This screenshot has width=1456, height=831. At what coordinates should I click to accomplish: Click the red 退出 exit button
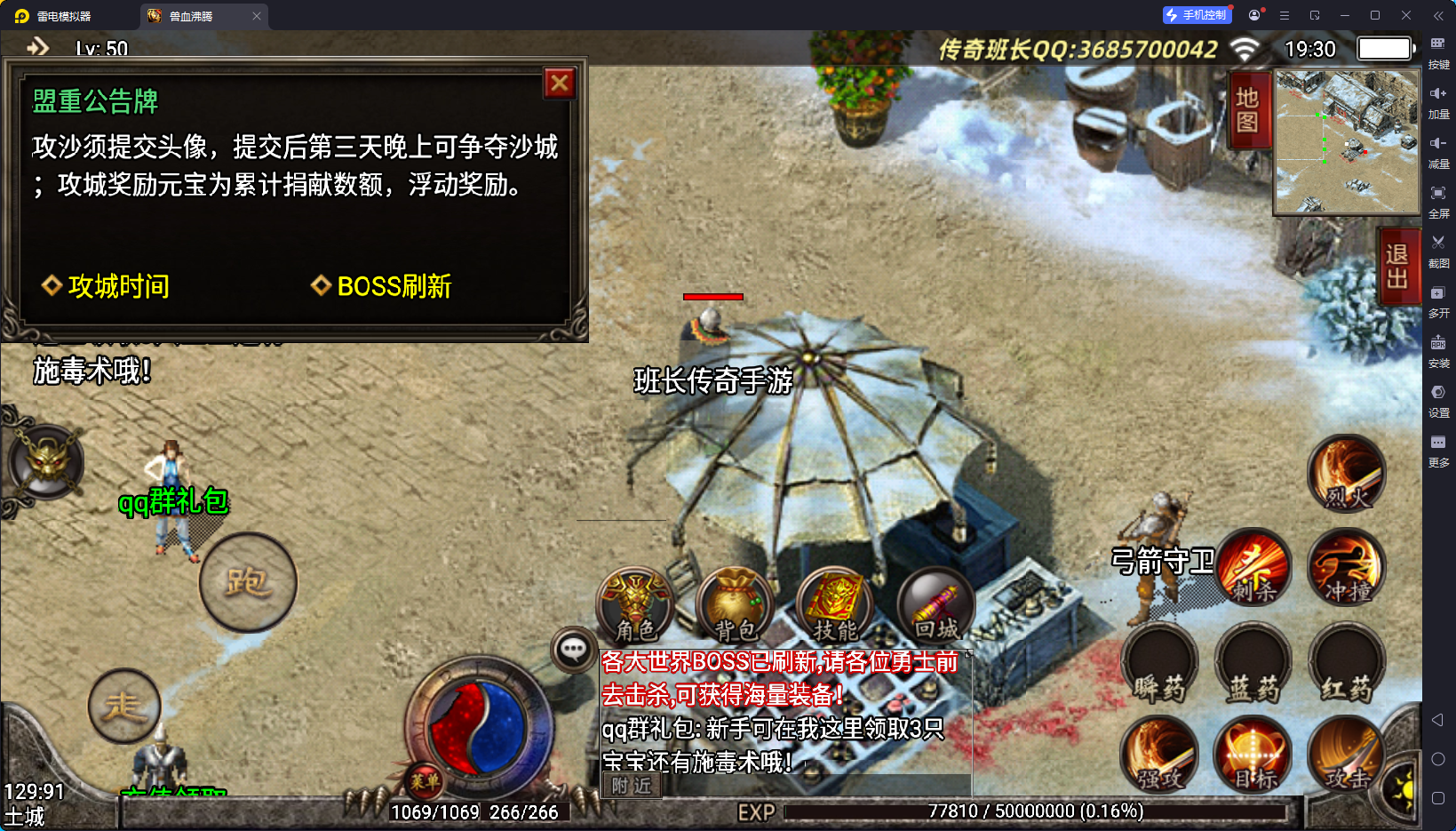click(x=1396, y=266)
